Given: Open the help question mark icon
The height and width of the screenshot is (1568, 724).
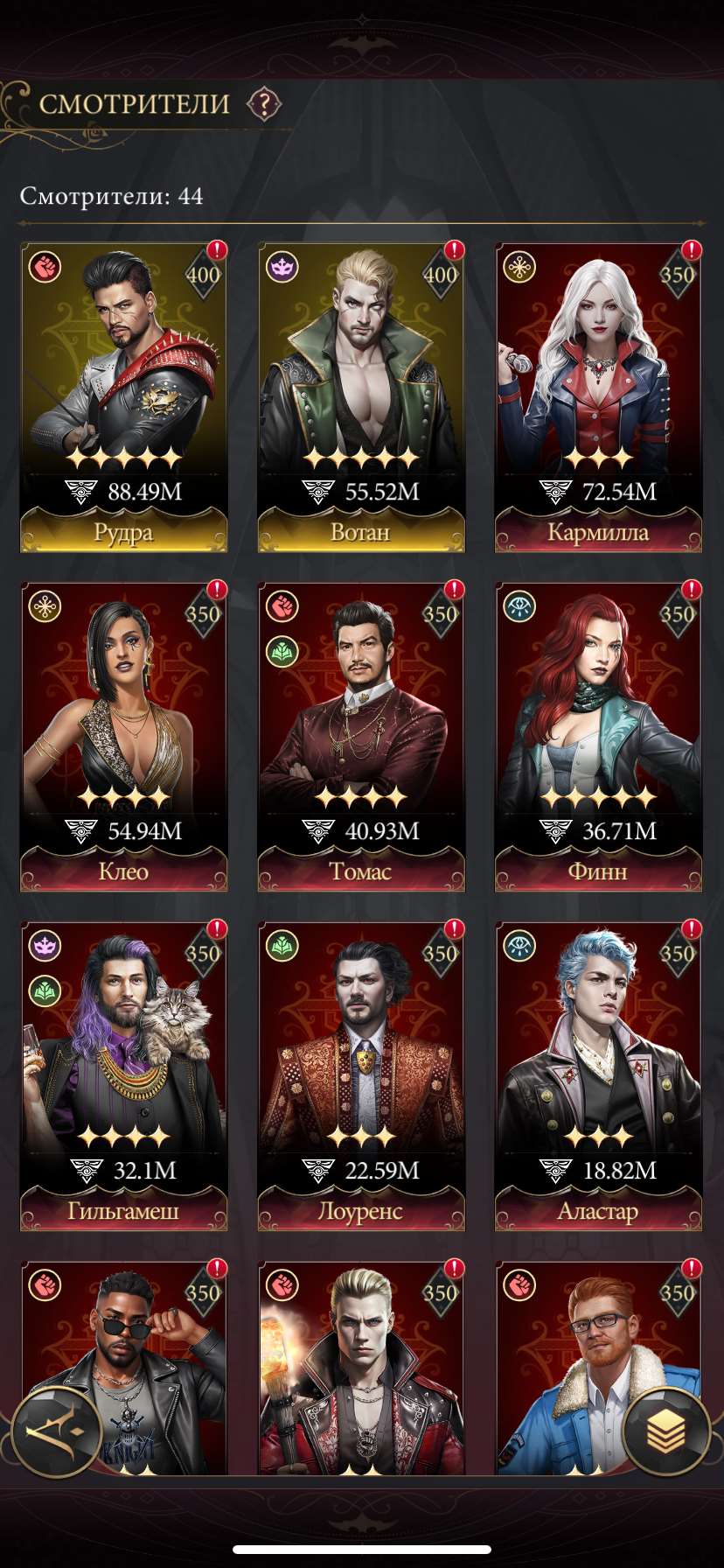Looking at the screenshot, I should point(263,104).
